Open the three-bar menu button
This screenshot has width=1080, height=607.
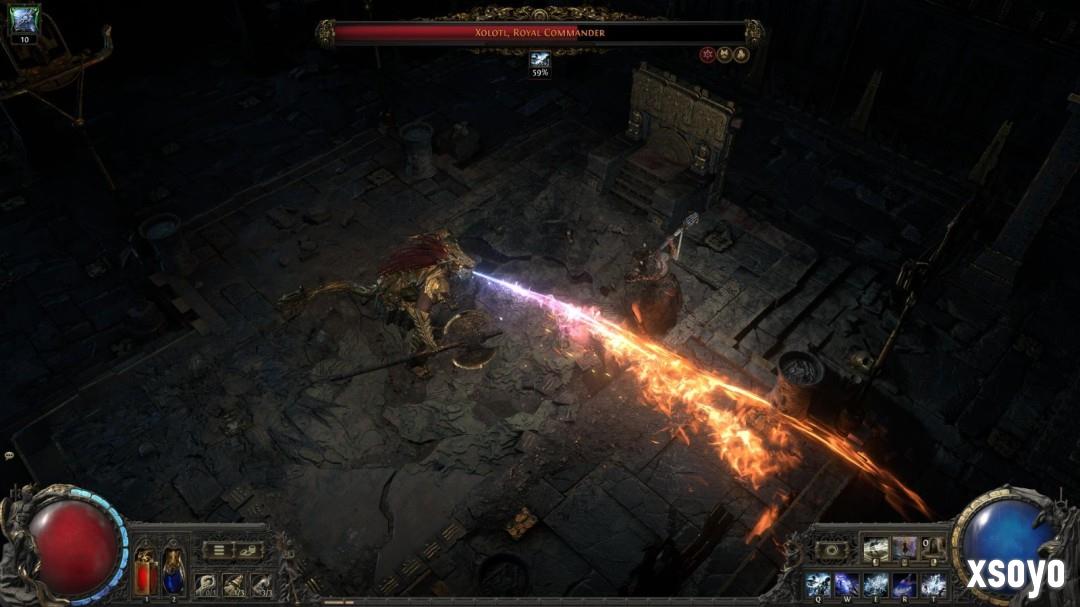218,550
